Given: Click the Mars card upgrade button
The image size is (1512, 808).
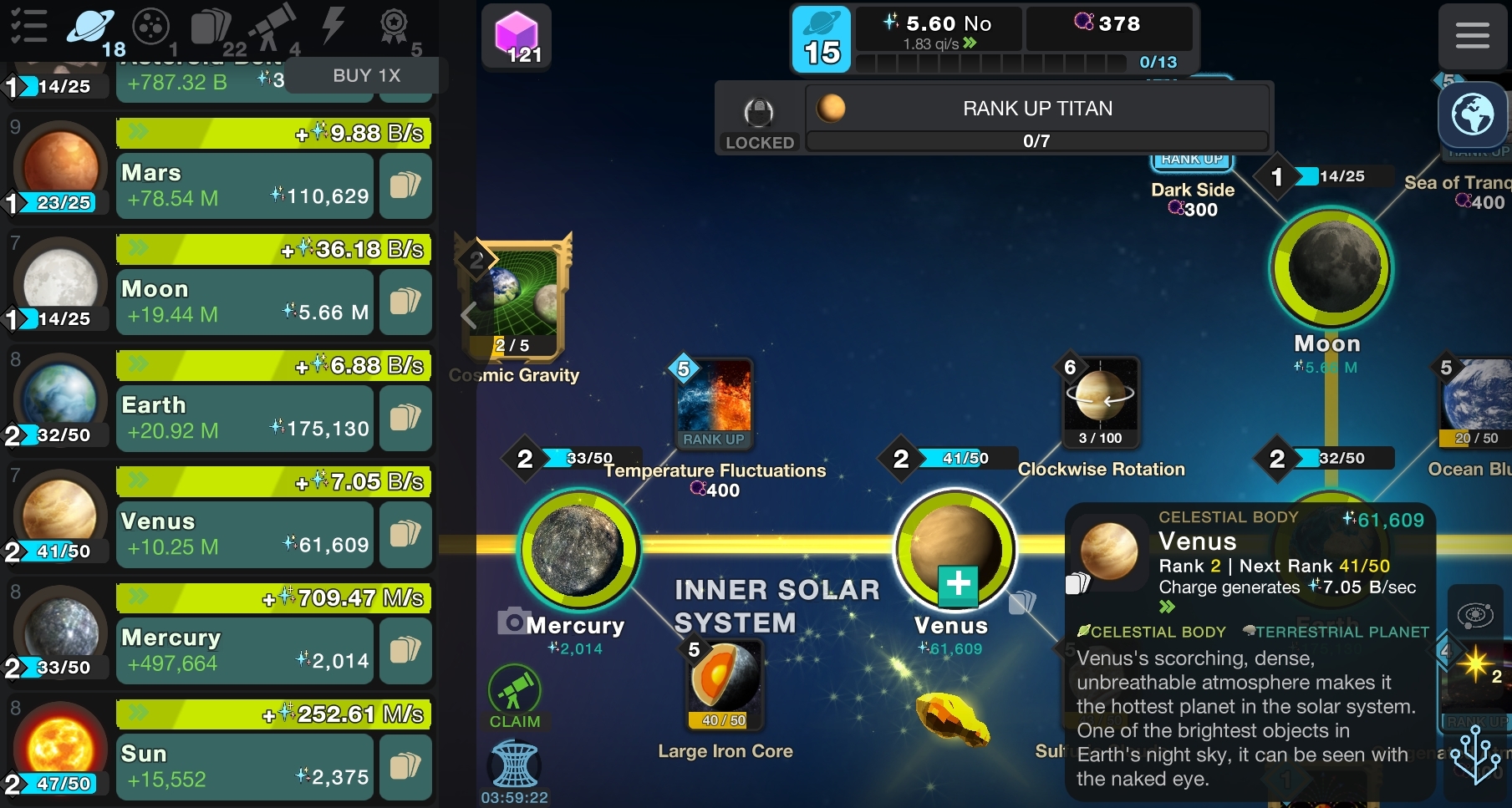Looking at the screenshot, I should click(x=405, y=185).
